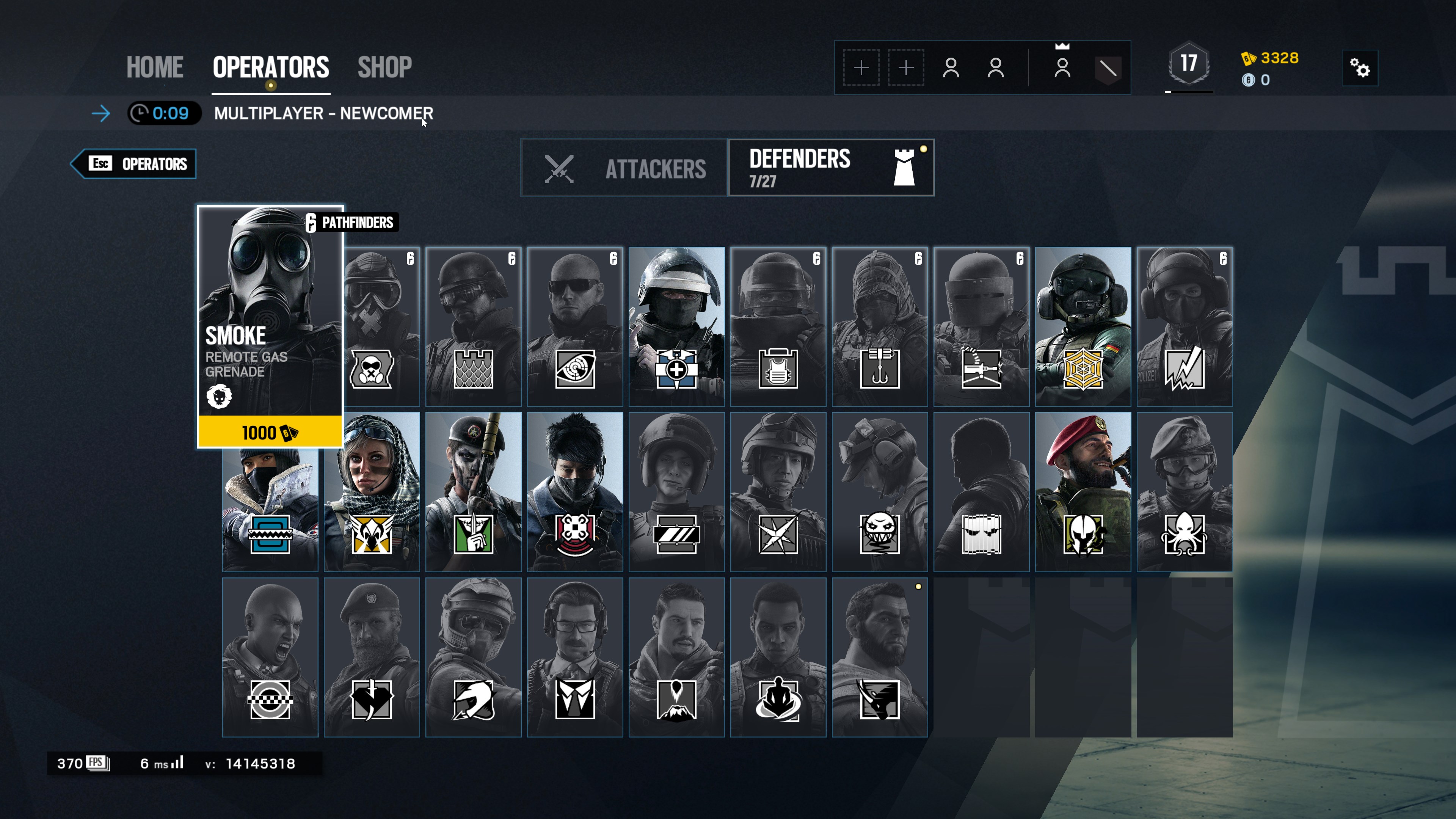Select the Warden operator with suit and tie icon
This screenshot has height=819, width=1456.
tap(575, 657)
